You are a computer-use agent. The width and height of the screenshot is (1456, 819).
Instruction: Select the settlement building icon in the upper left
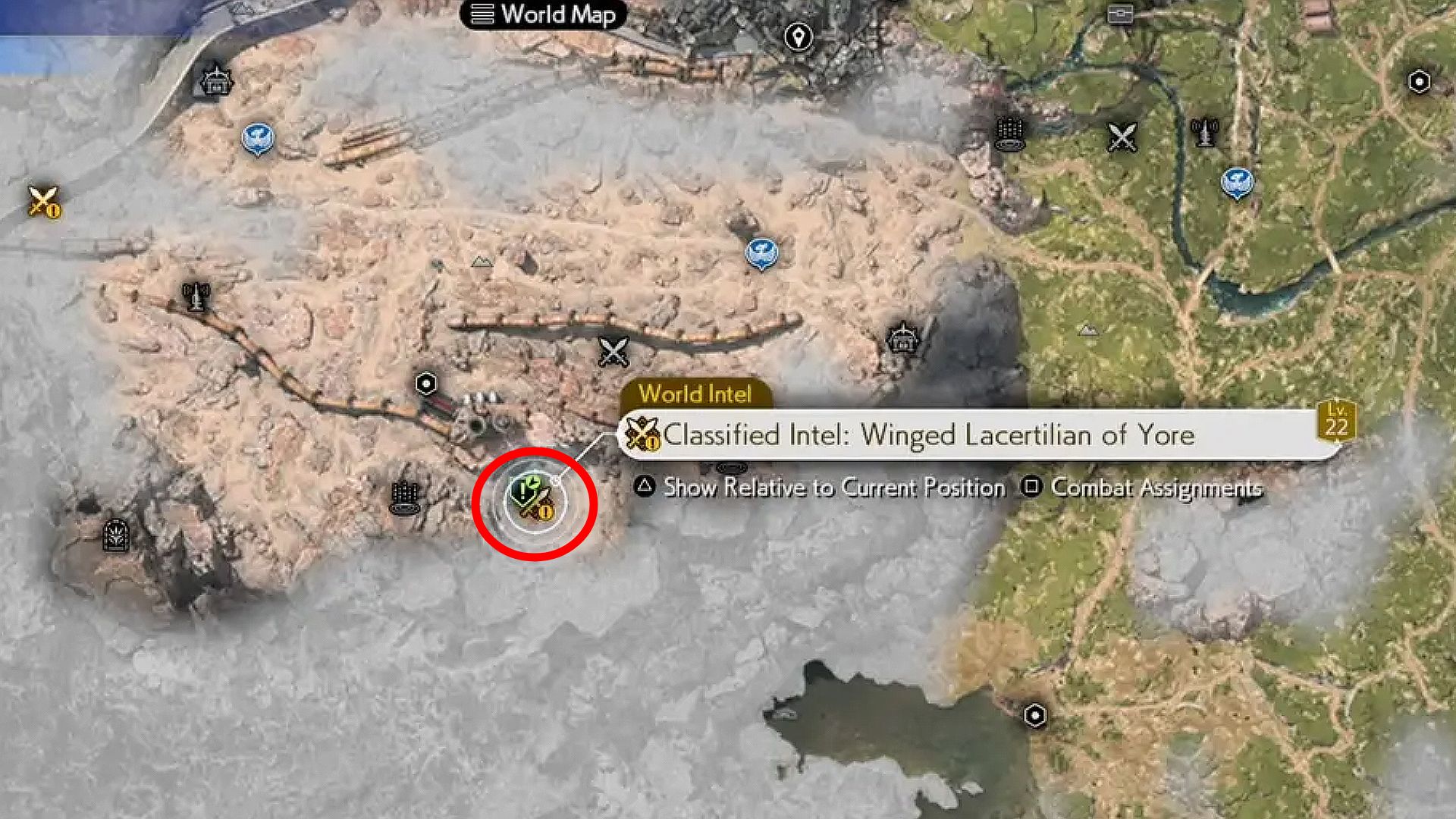[218, 81]
